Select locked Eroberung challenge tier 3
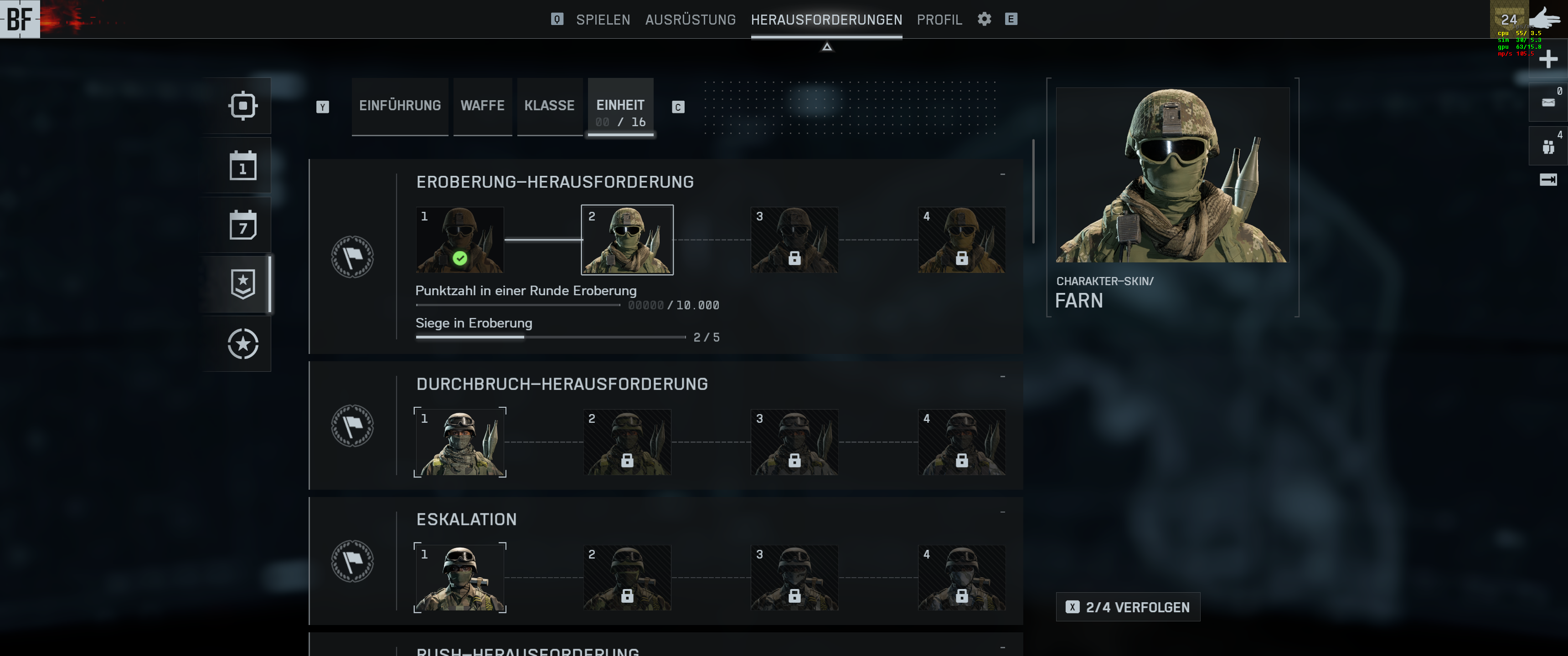This screenshot has width=1568, height=656. [x=794, y=240]
